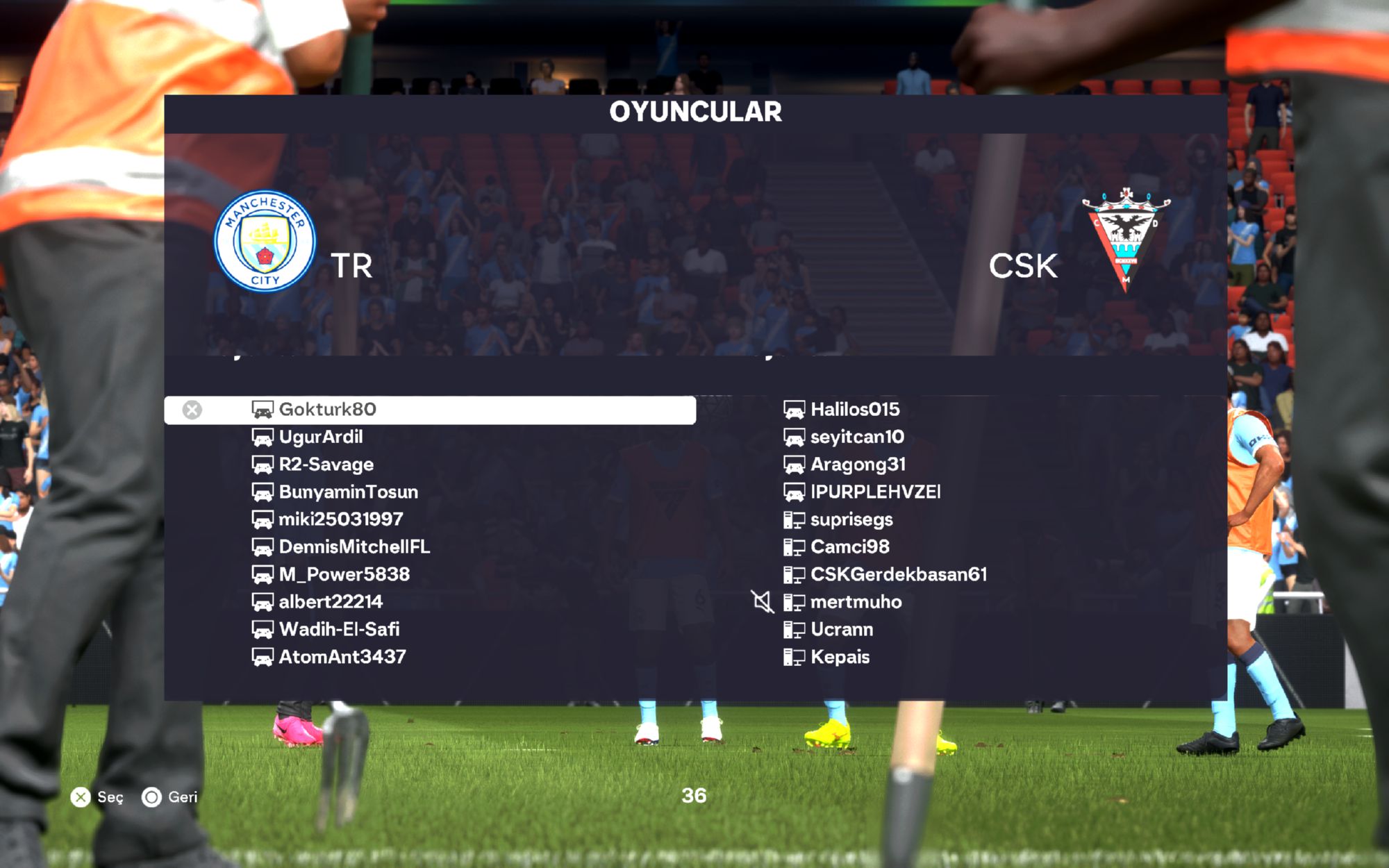Viewport: 1389px width, 868px height.
Task: Select CSKGerdekbasan61 player row
Action: (x=898, y=574)
